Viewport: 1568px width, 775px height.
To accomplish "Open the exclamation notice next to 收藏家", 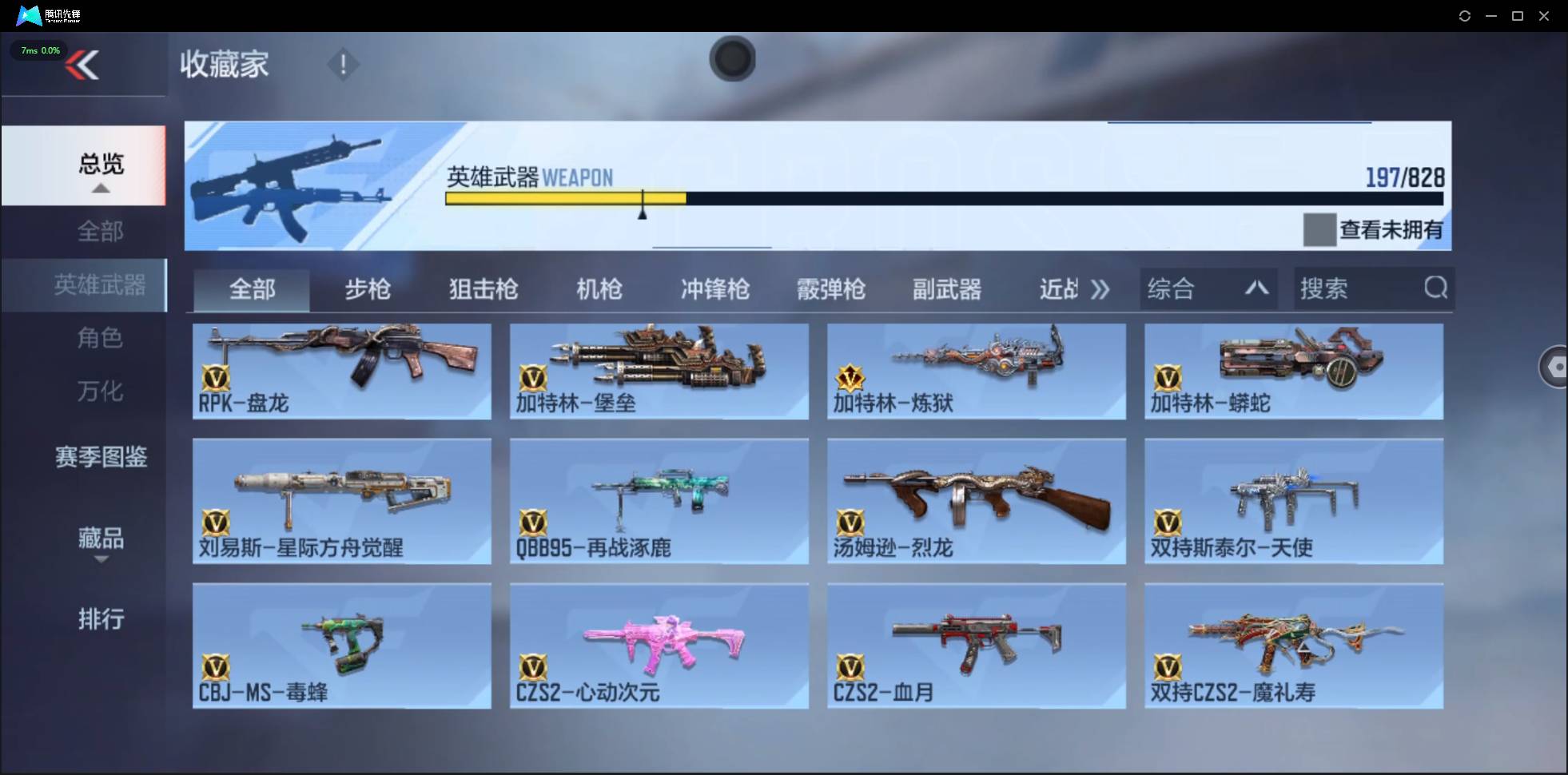I will (343, 64).
